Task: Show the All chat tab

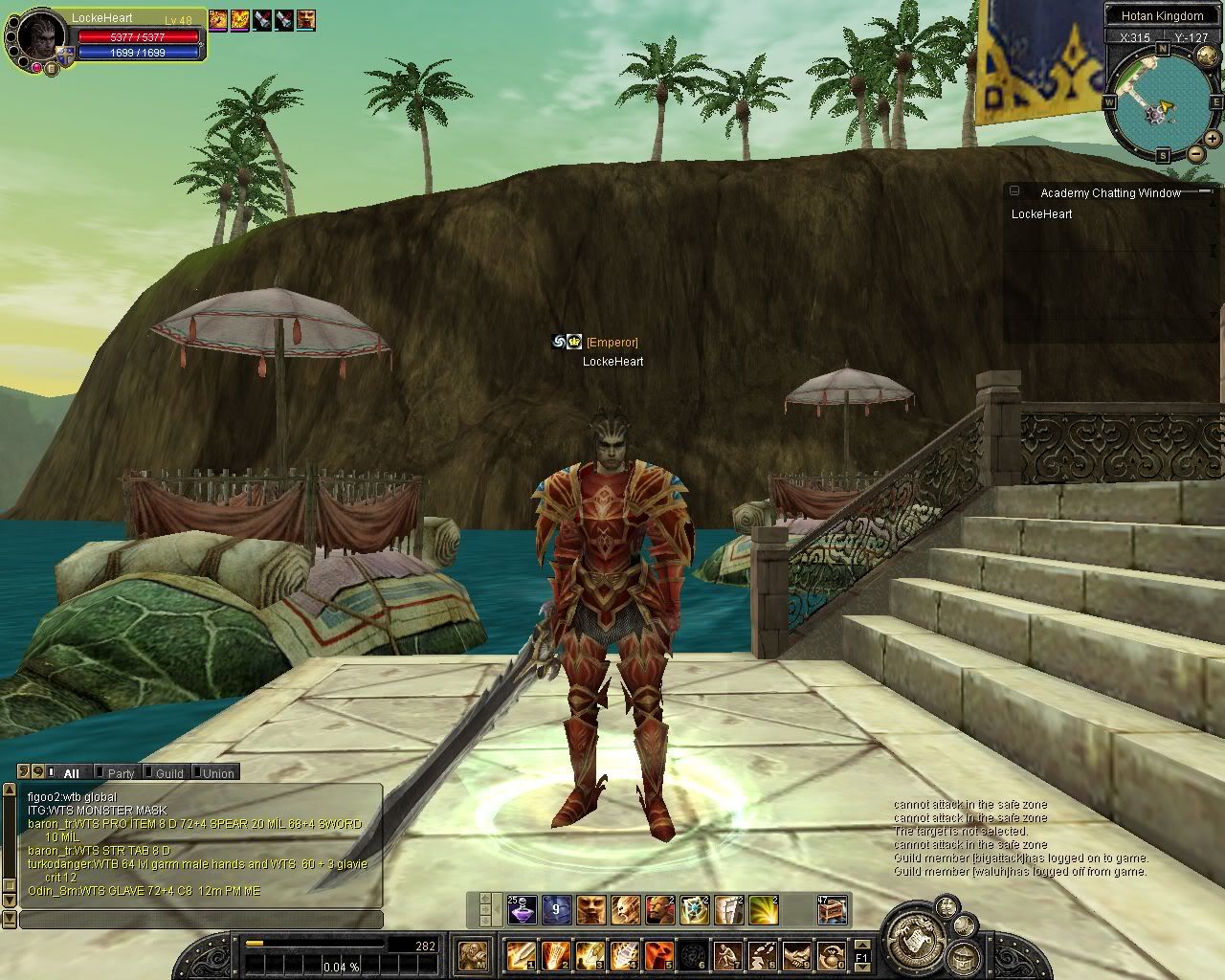Action: 71,773
